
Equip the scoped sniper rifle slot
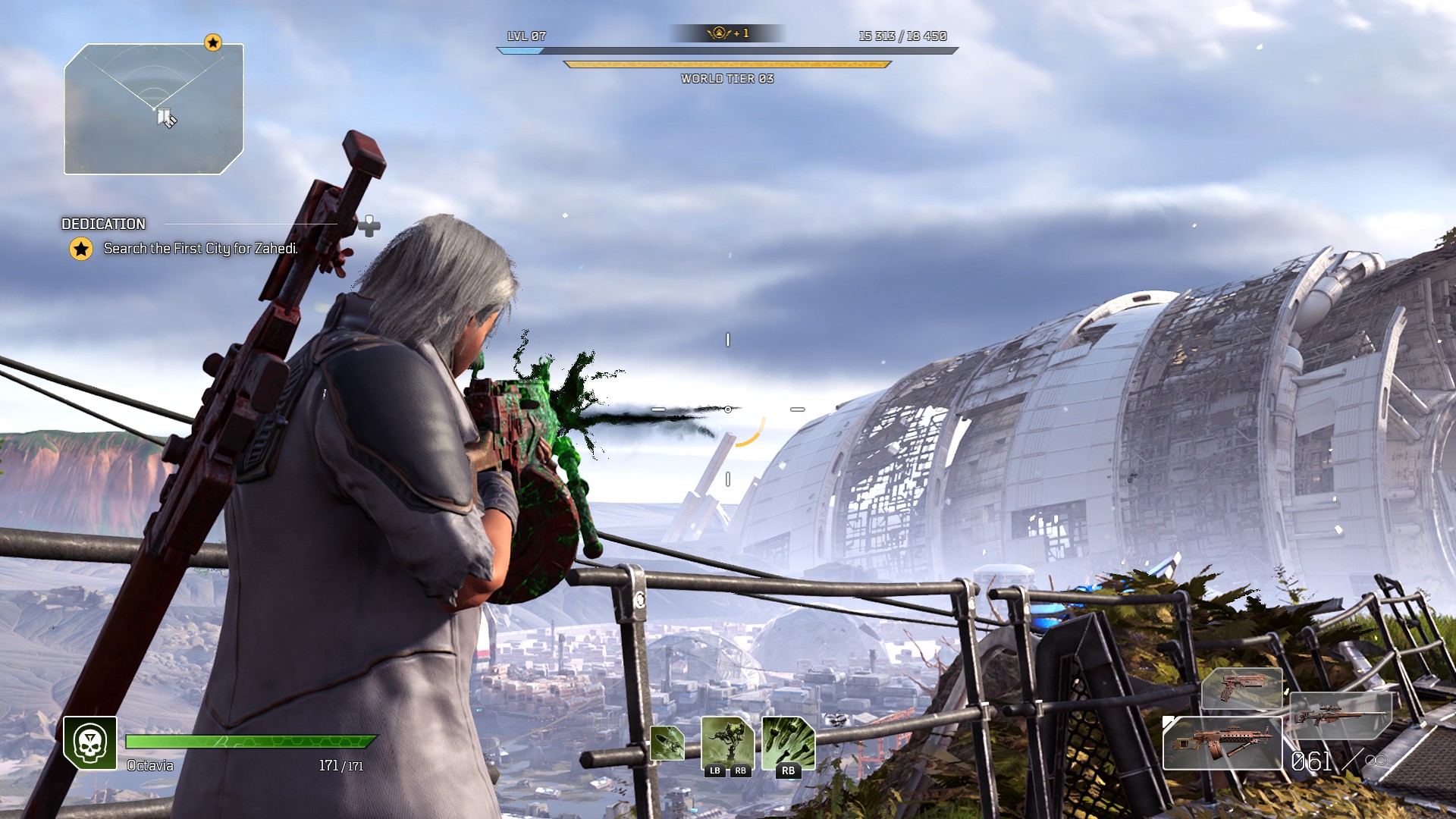(x=1341, y=715)
